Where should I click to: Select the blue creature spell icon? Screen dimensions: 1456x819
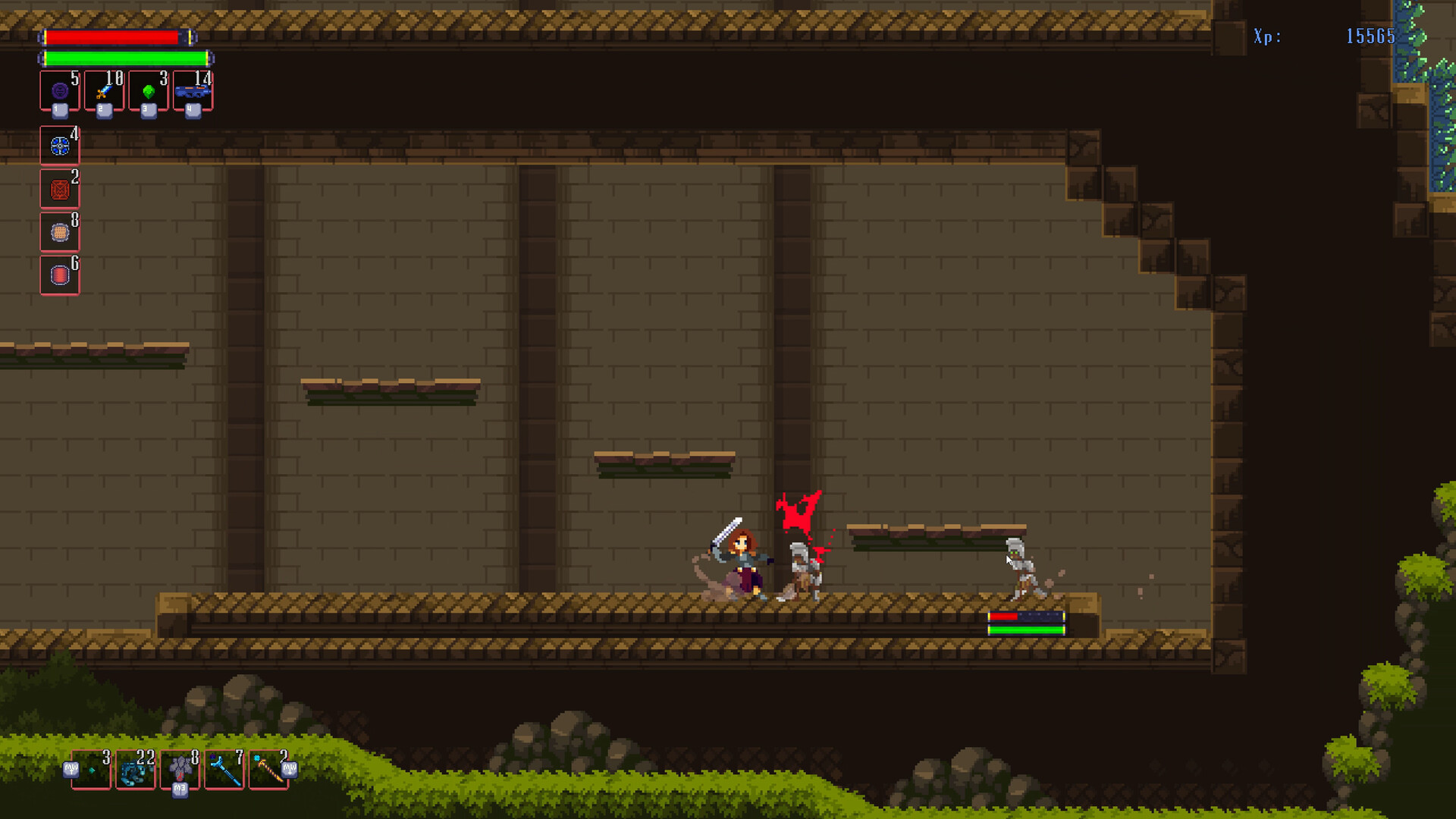pyautogui.click(x=135, y=771)
